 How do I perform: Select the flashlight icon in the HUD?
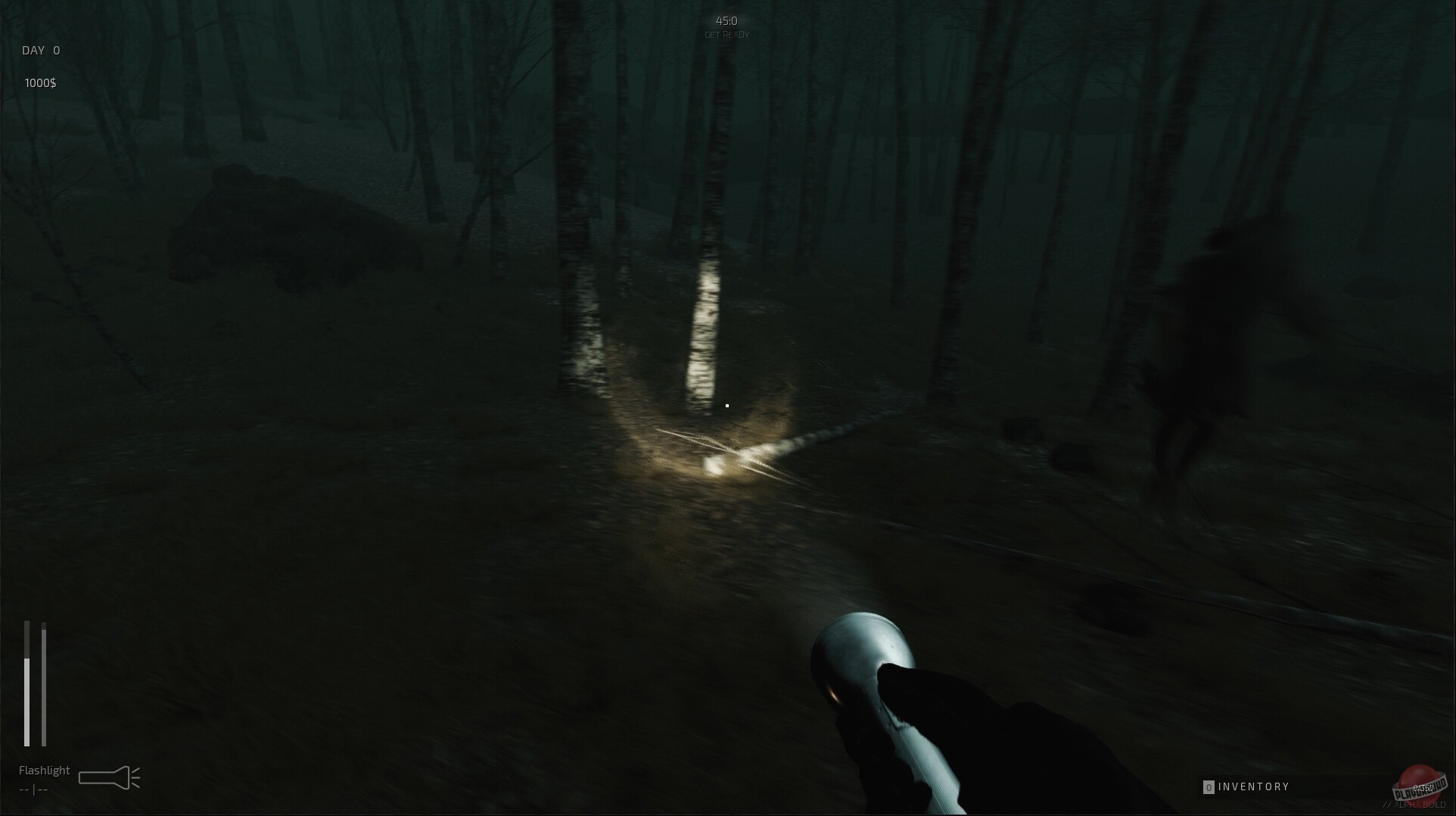[110, 776]
